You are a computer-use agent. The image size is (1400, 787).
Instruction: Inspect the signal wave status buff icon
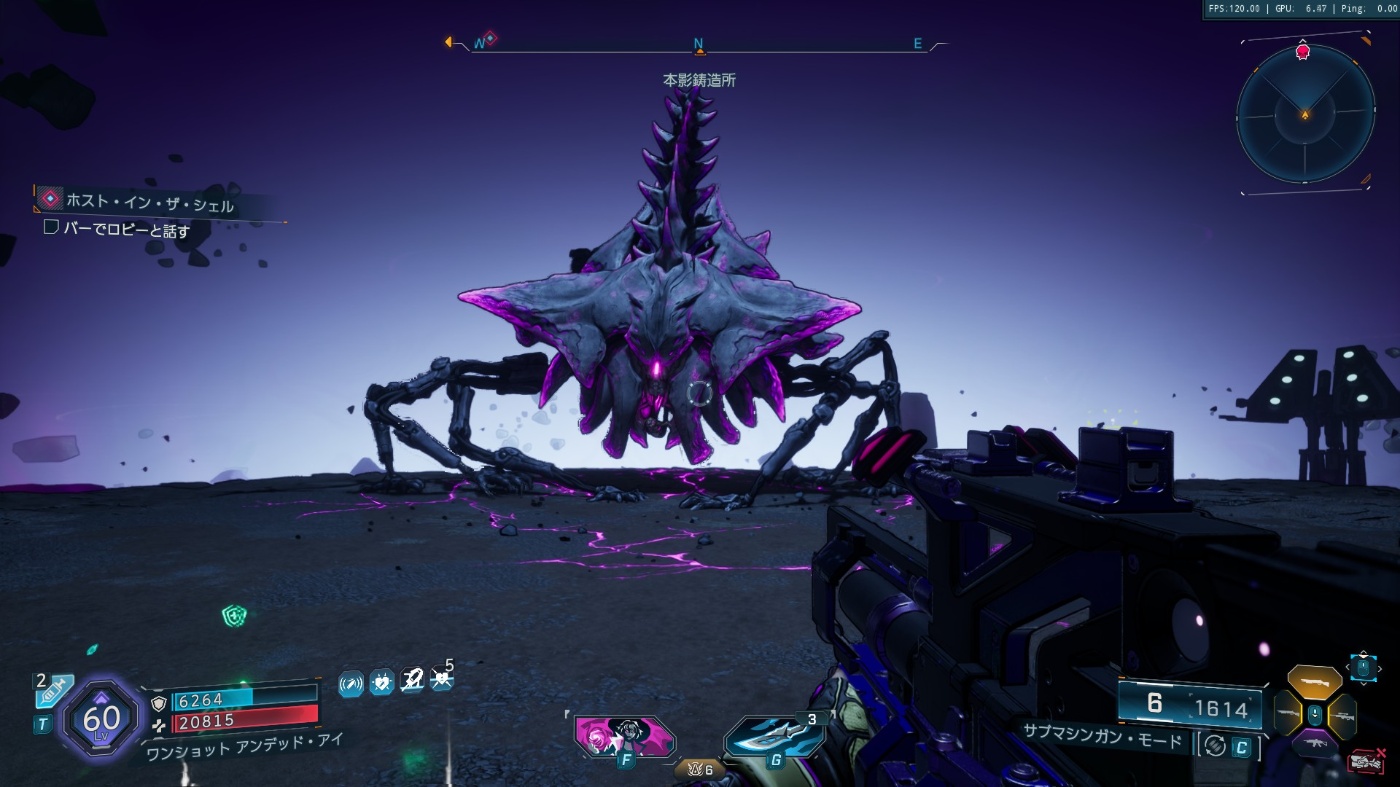351,683
